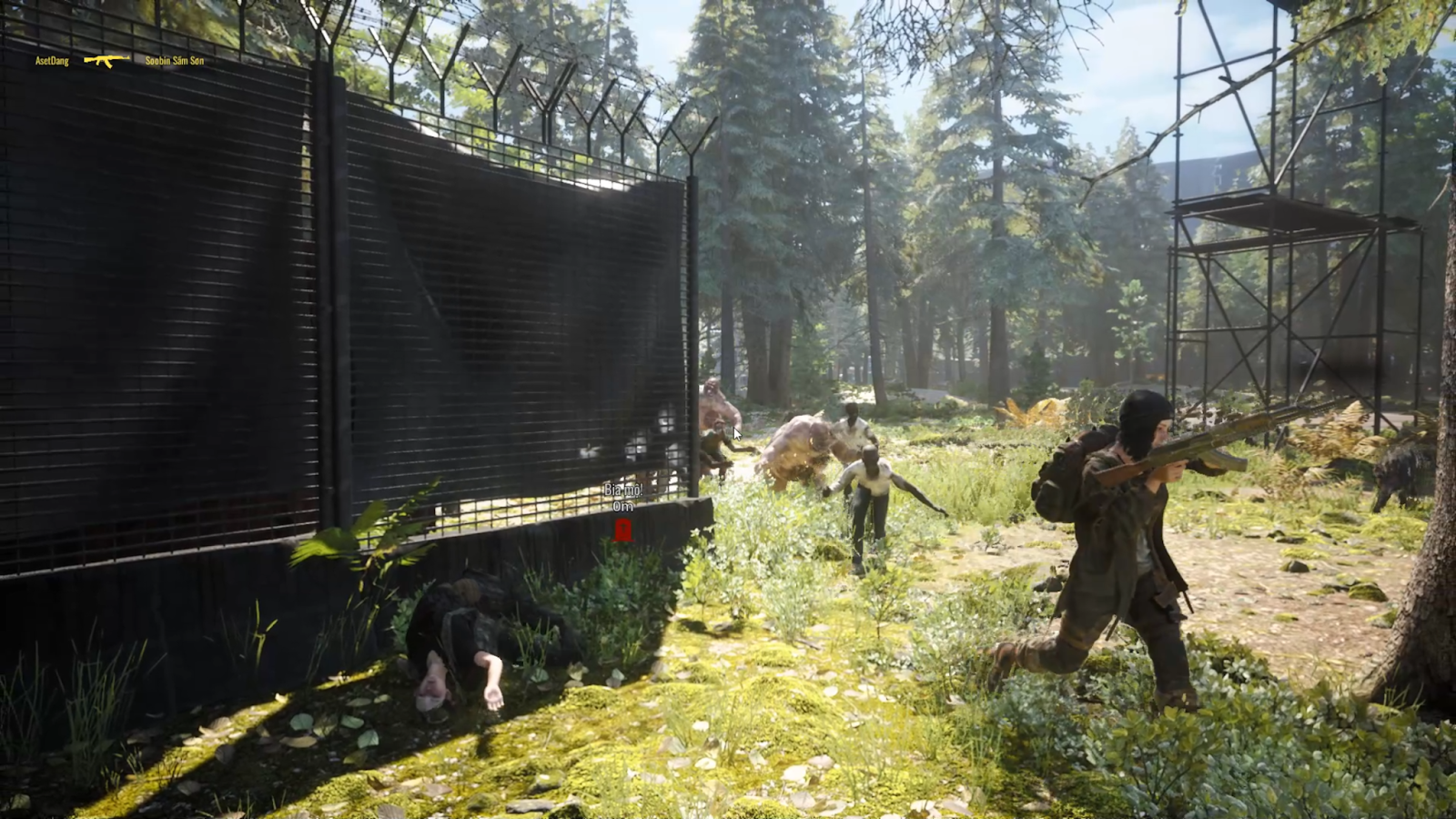1456x819 pixels.
Task: Select AsetDang's name in the kill feed
Action: (52, 61)
